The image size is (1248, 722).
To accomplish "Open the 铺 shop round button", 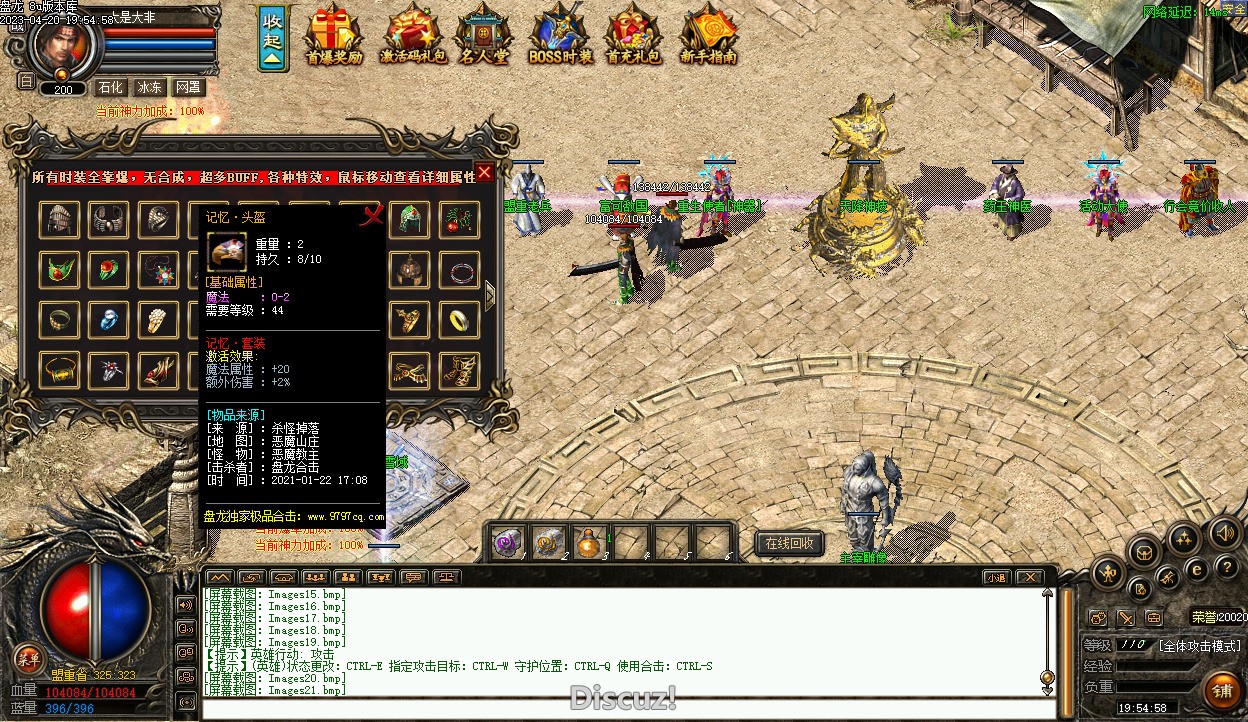I will (1221, 690).
